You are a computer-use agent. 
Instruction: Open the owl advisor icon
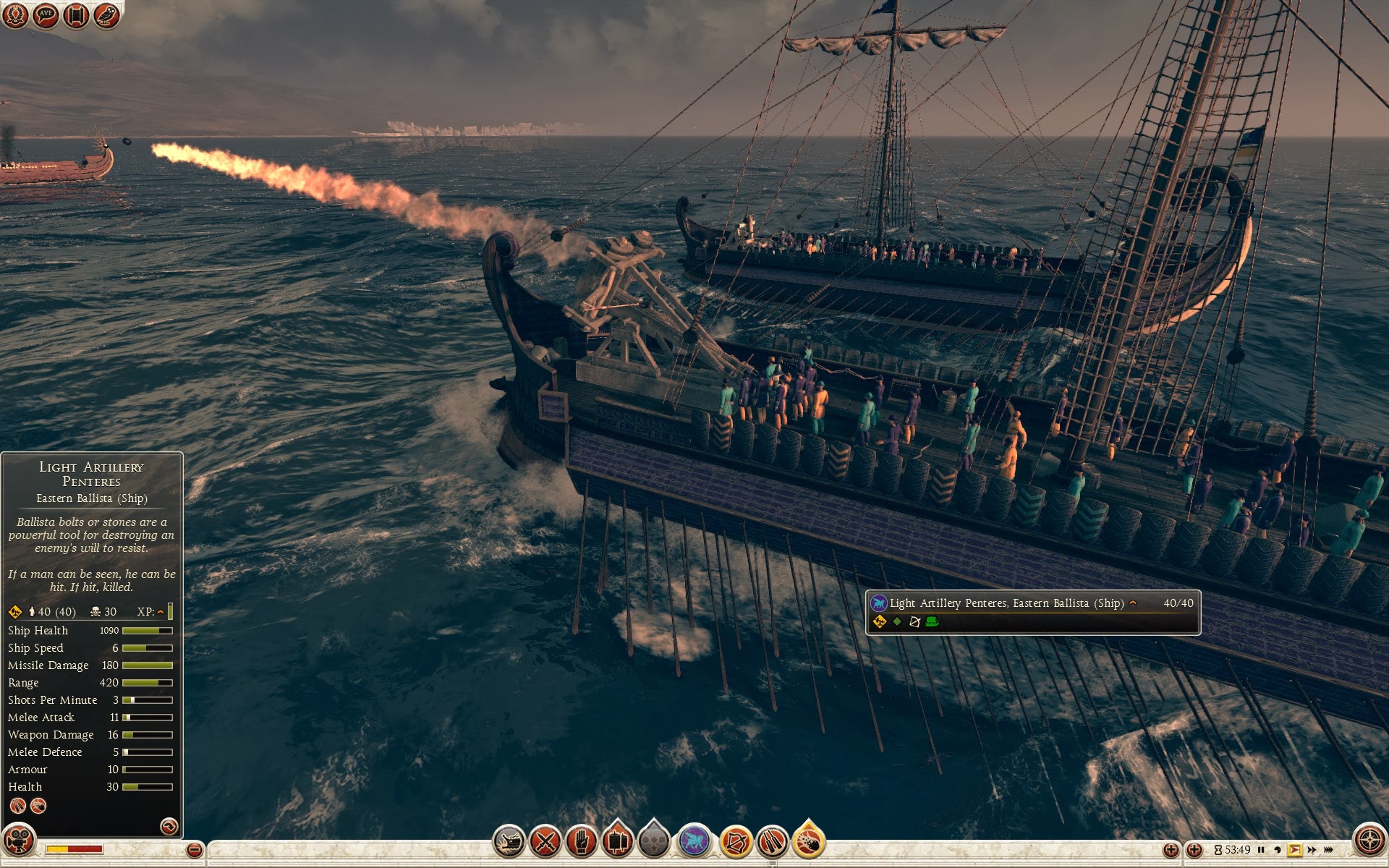click(x=106, y=14)
